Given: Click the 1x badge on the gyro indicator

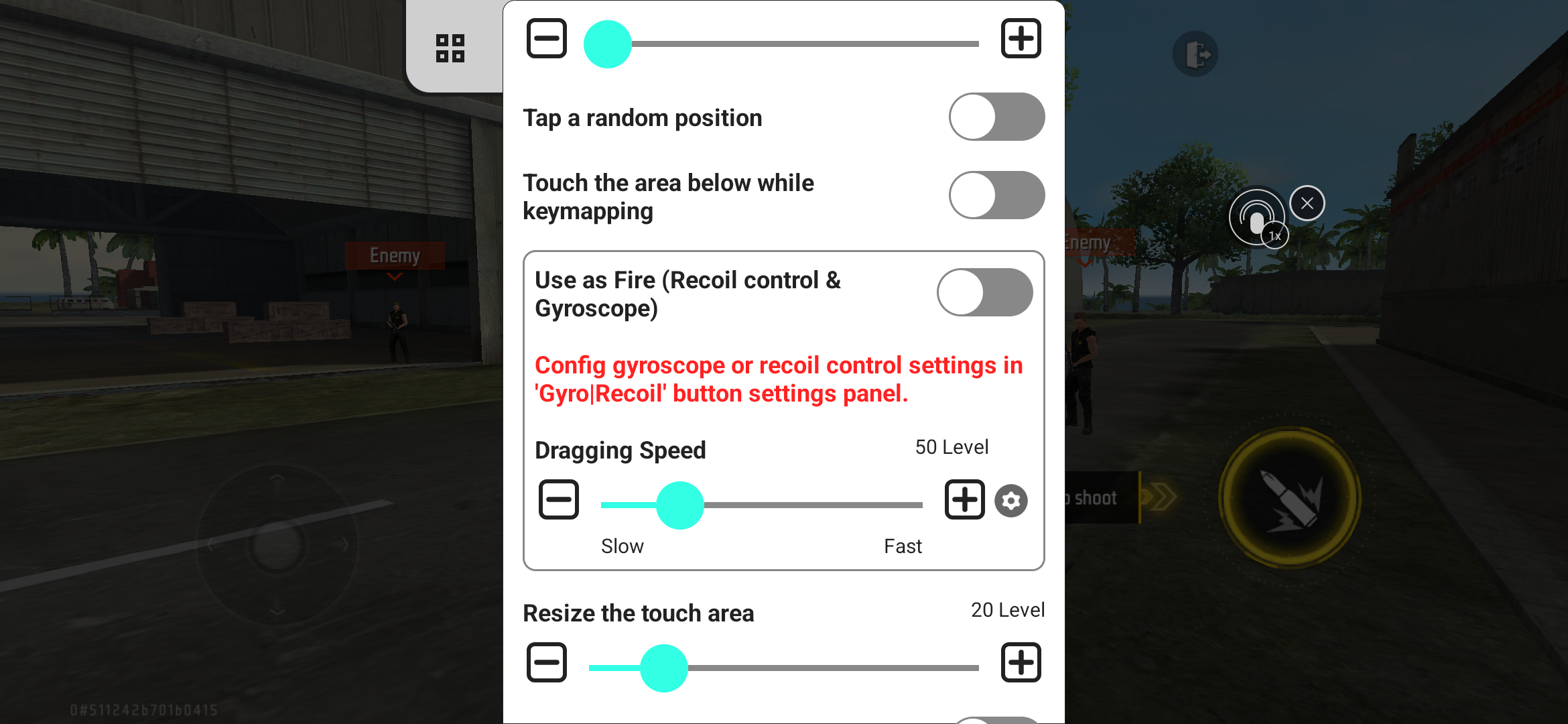Looking at the screenshot, I should click(1274, 235).
